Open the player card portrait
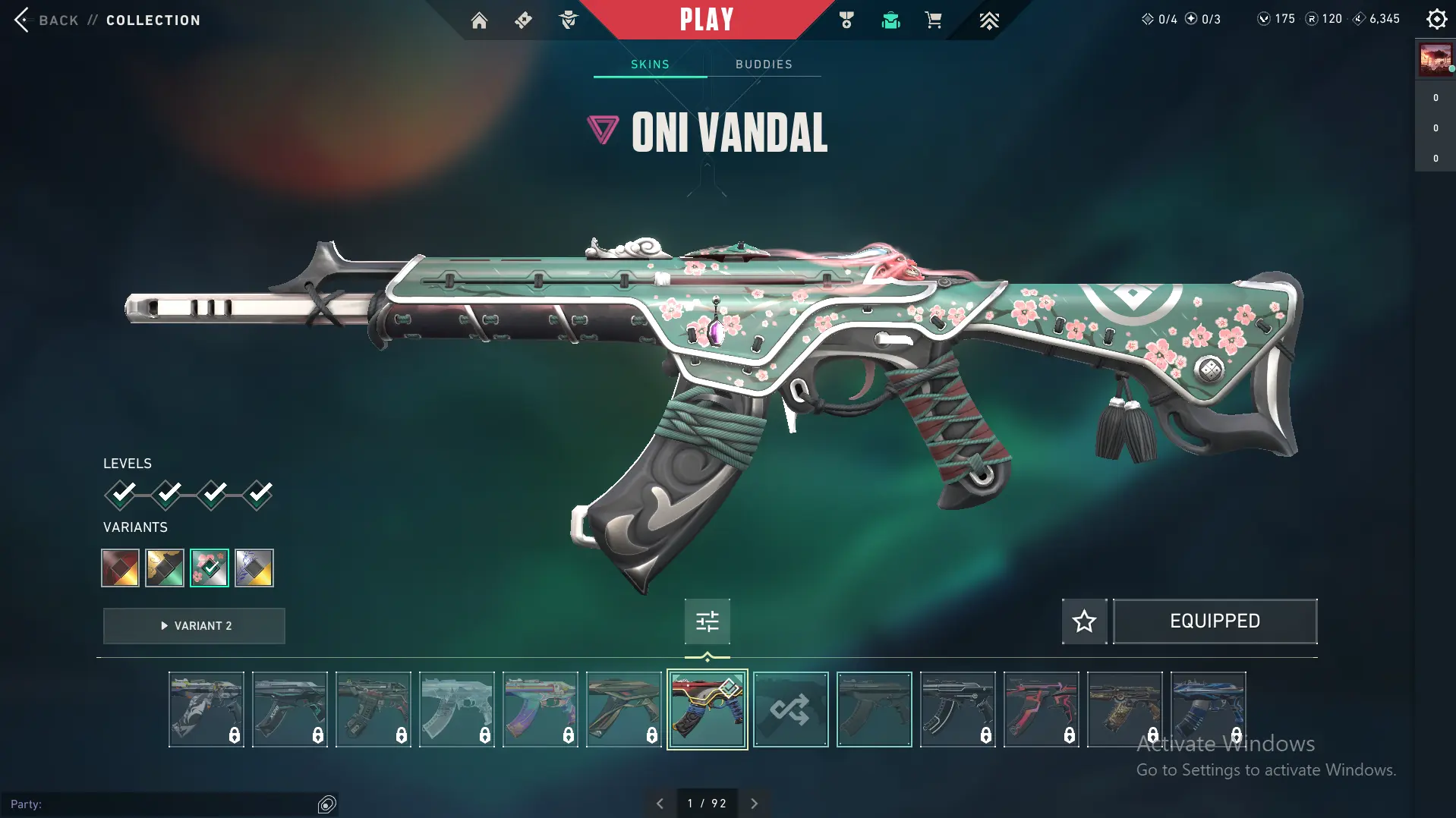 tap(1435, 59)
